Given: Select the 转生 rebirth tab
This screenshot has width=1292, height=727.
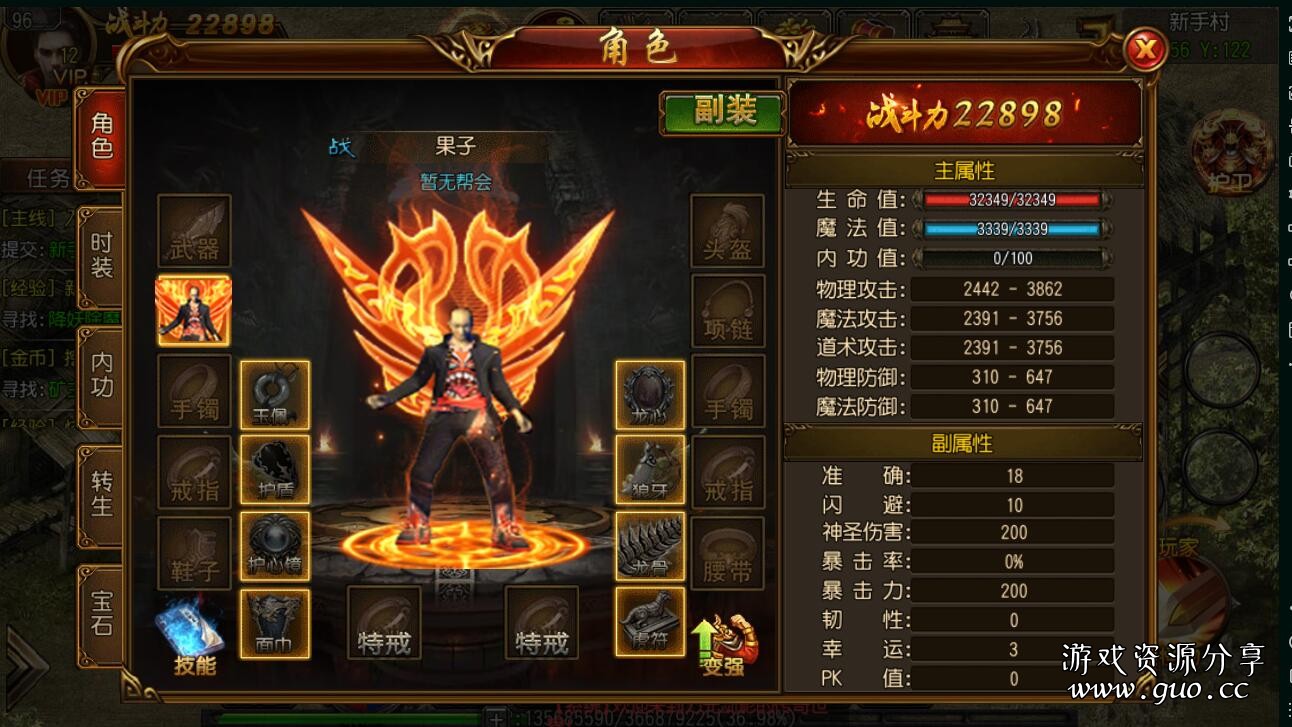Looking at the screenshot, I should 102,494.
